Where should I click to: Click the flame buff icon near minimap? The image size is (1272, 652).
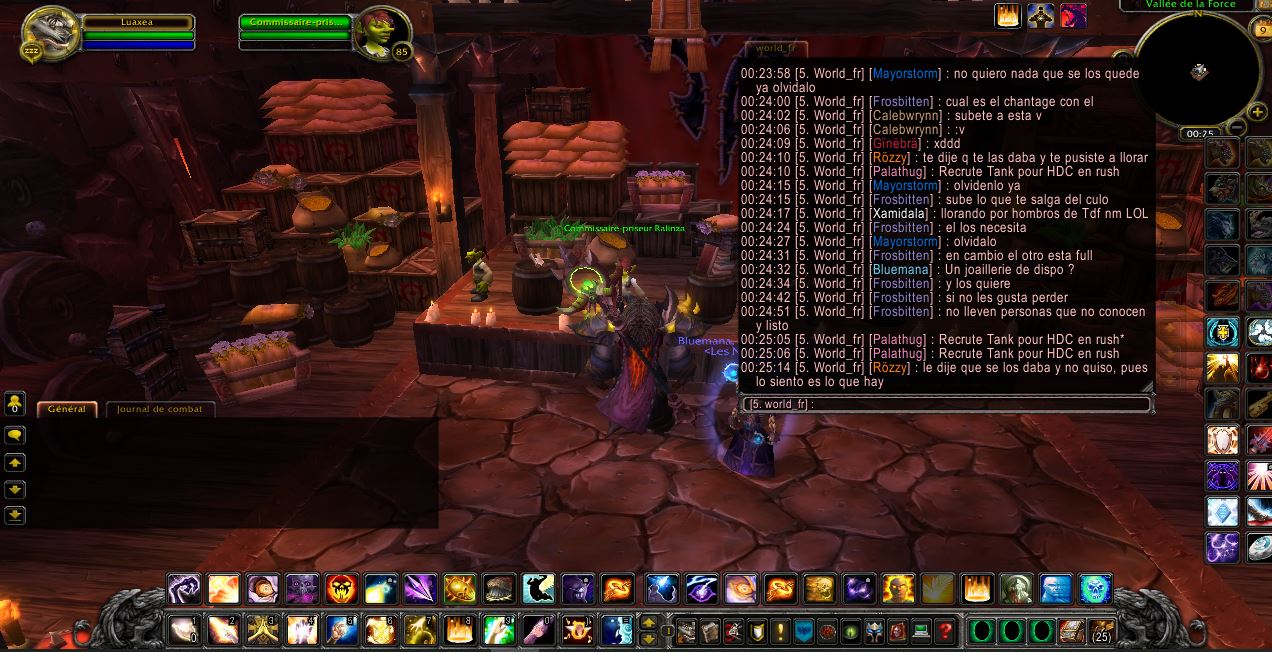point(1008,16)
